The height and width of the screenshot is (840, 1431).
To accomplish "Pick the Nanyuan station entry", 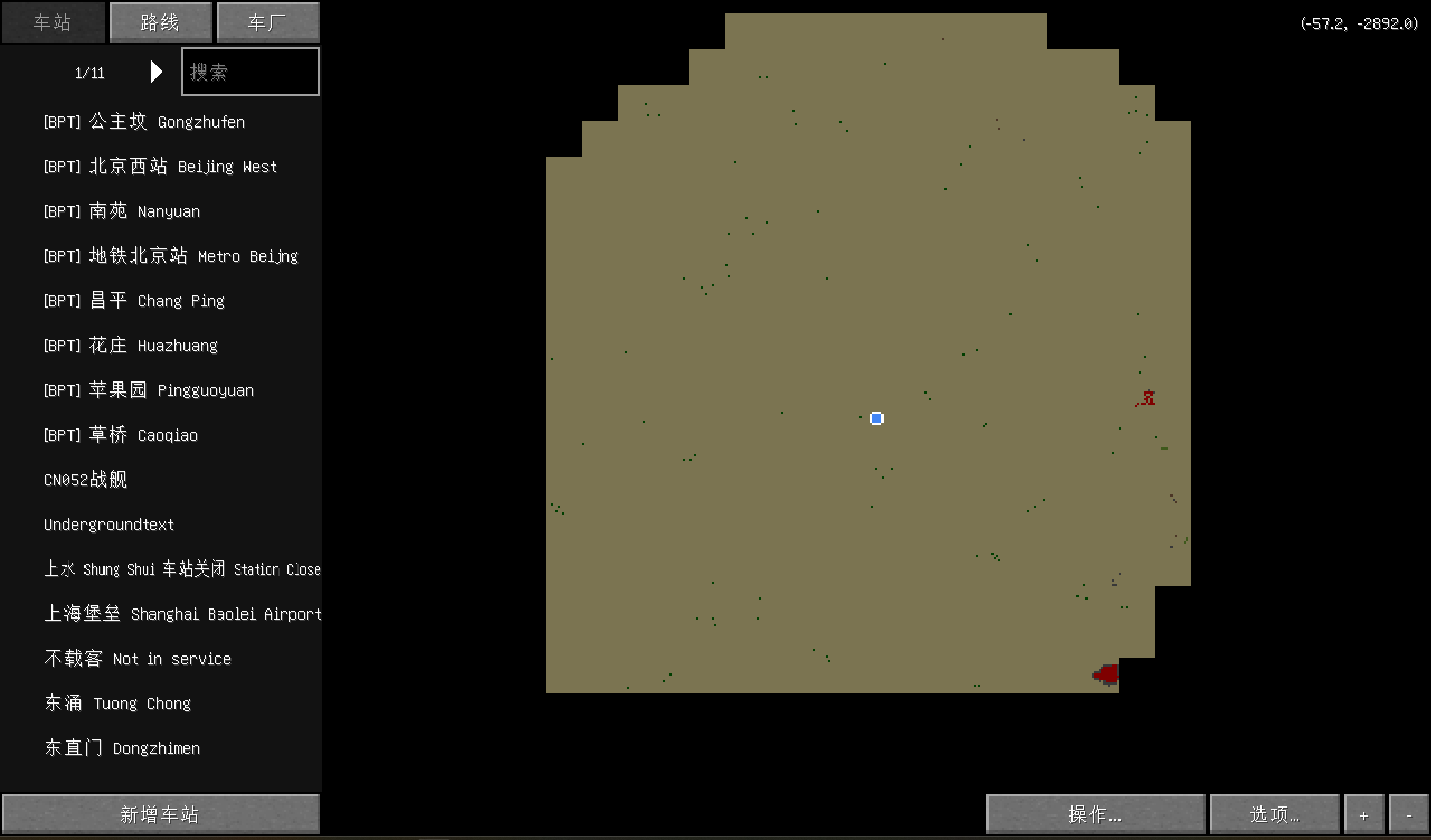I will pyautogui.click(x=121, y=211).
